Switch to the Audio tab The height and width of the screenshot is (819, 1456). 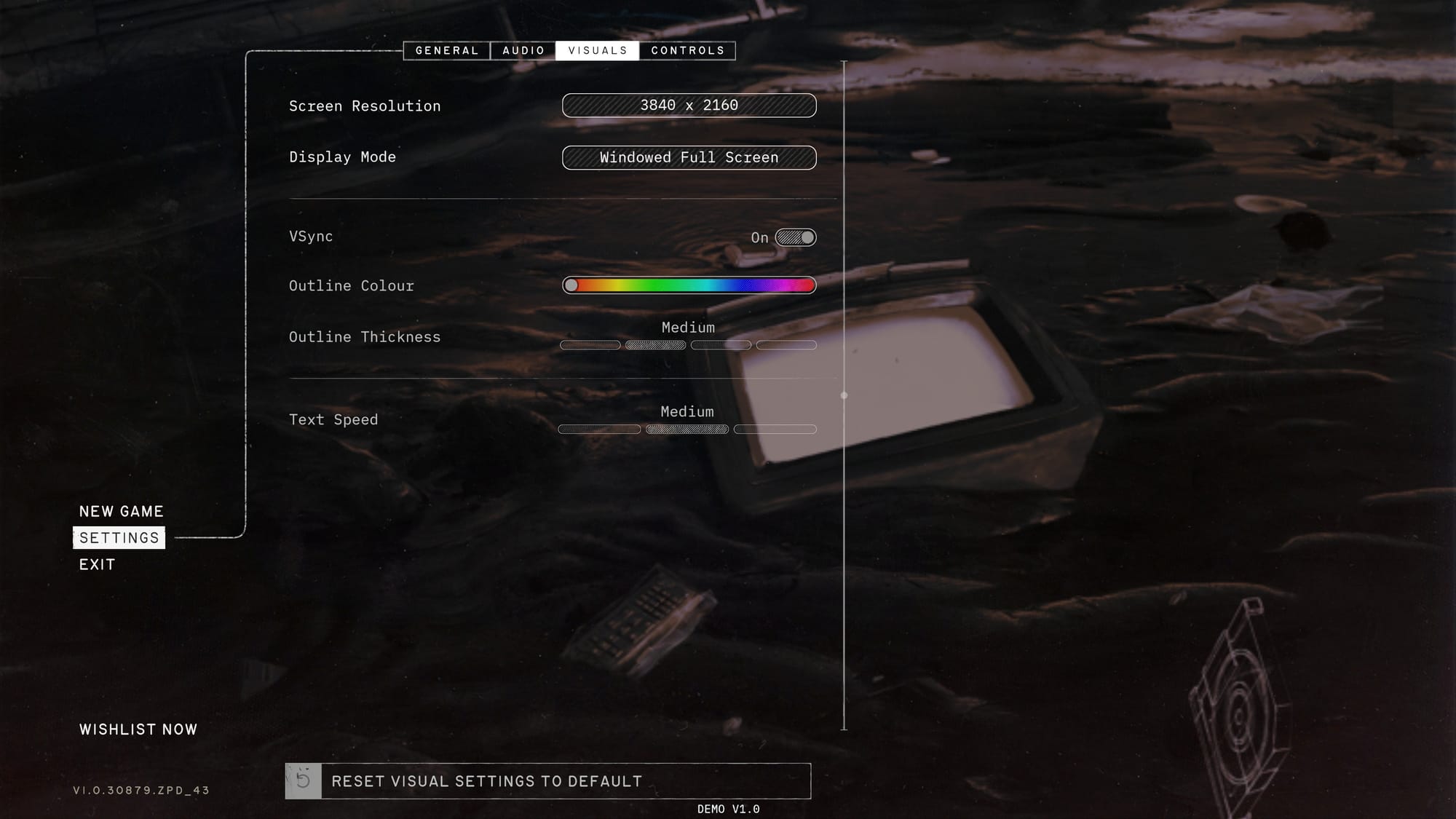[521, 50]
